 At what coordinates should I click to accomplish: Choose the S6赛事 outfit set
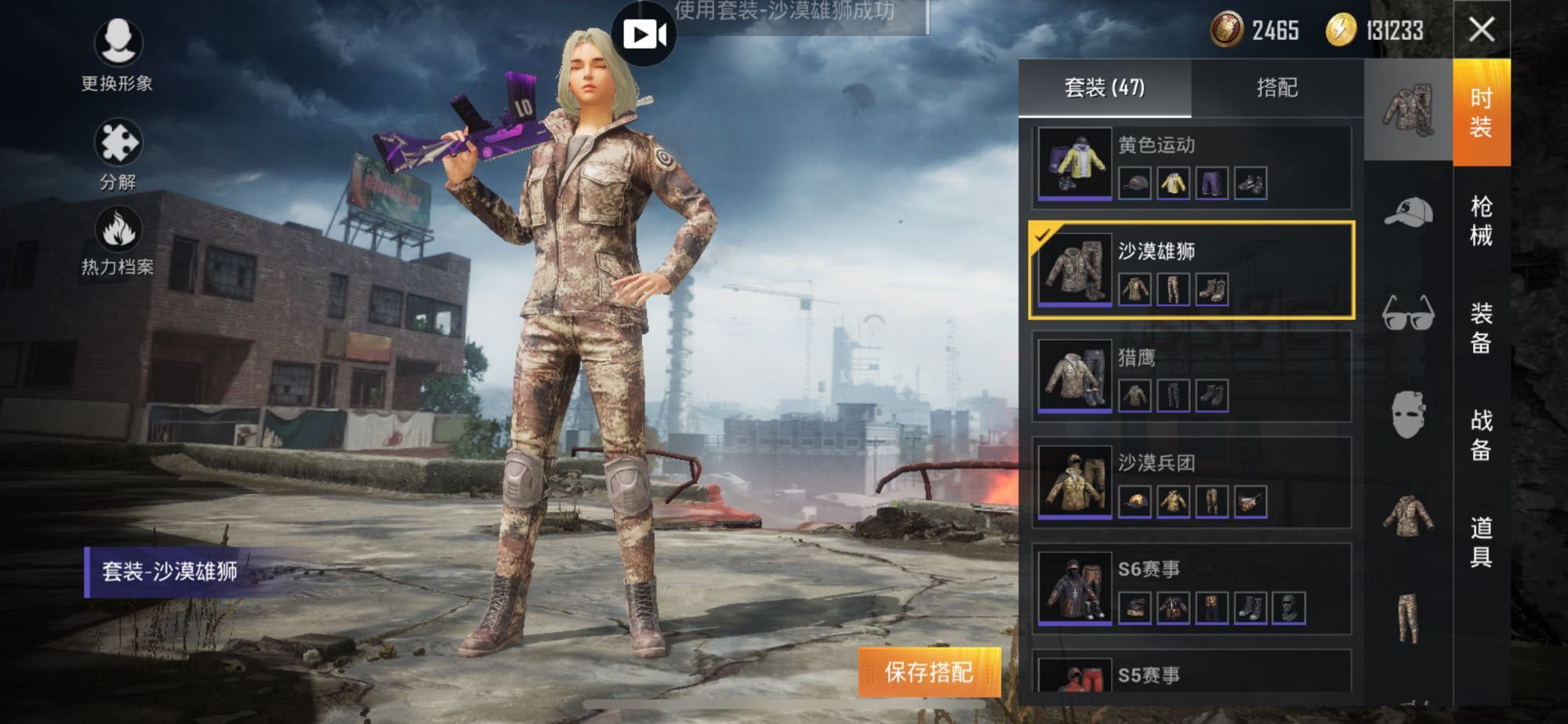pyautogui.click(x=1192, y=588)
